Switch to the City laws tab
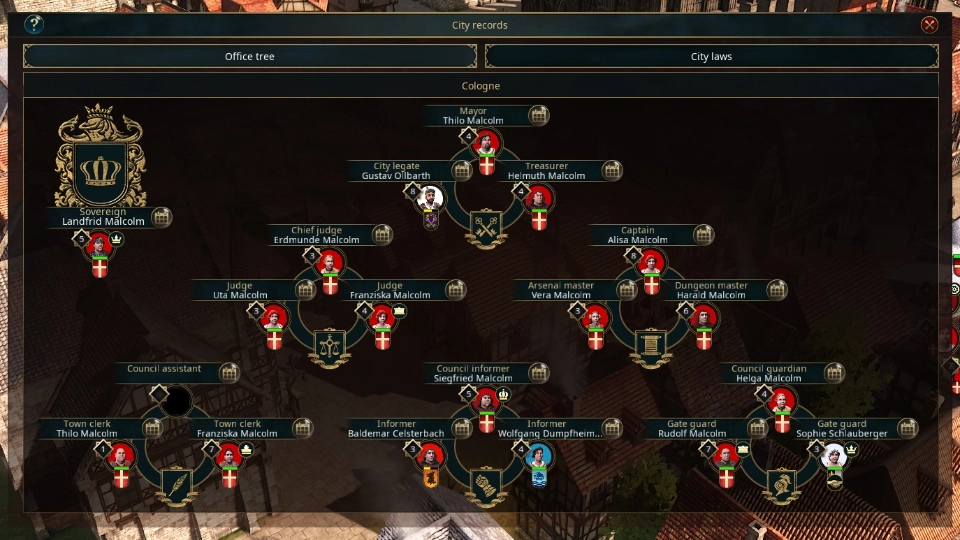The height and width of the screenshot is (540, 960). [x=711, y=57]
